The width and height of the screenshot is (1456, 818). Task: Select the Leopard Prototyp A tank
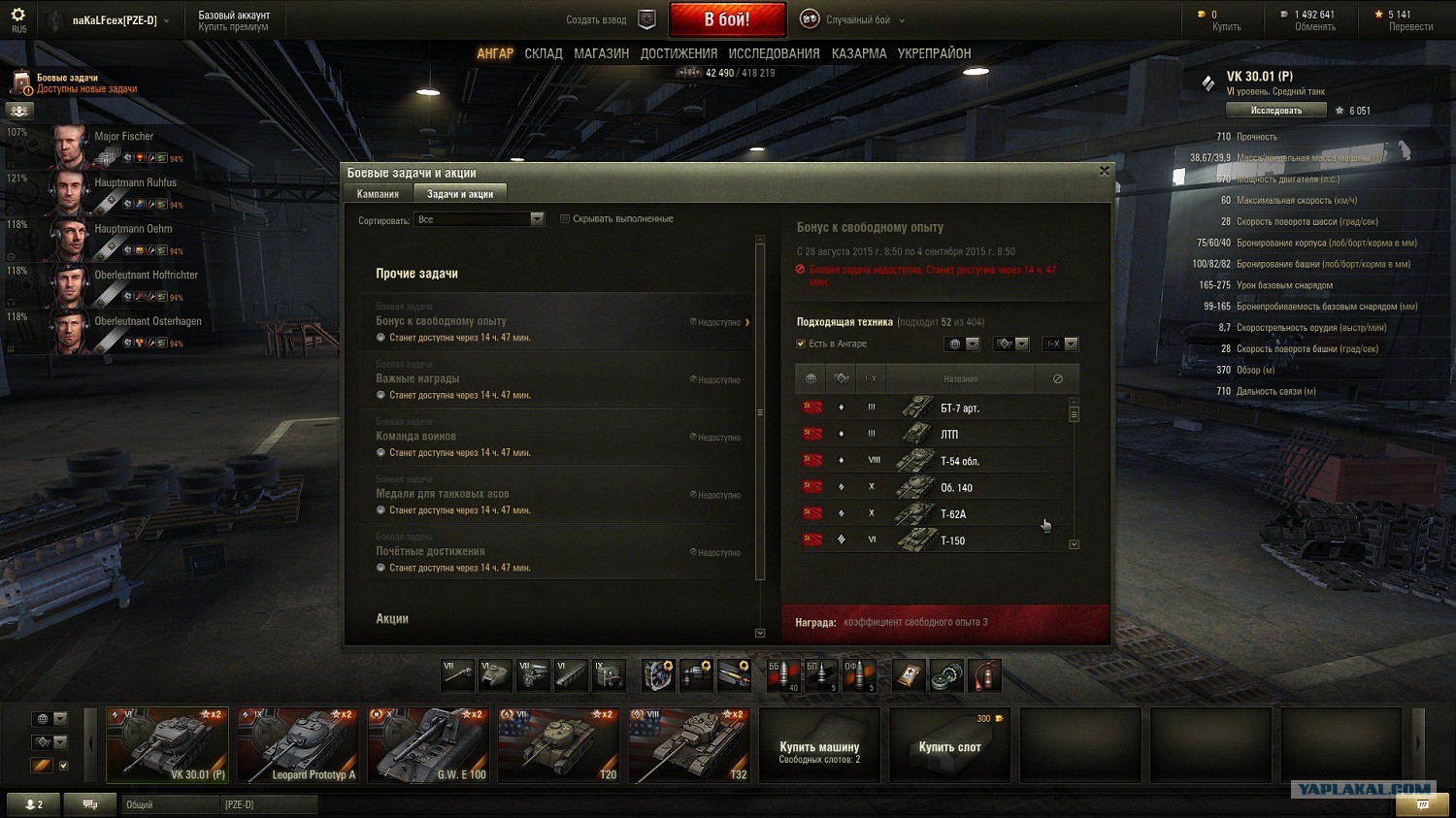point(298,745)
